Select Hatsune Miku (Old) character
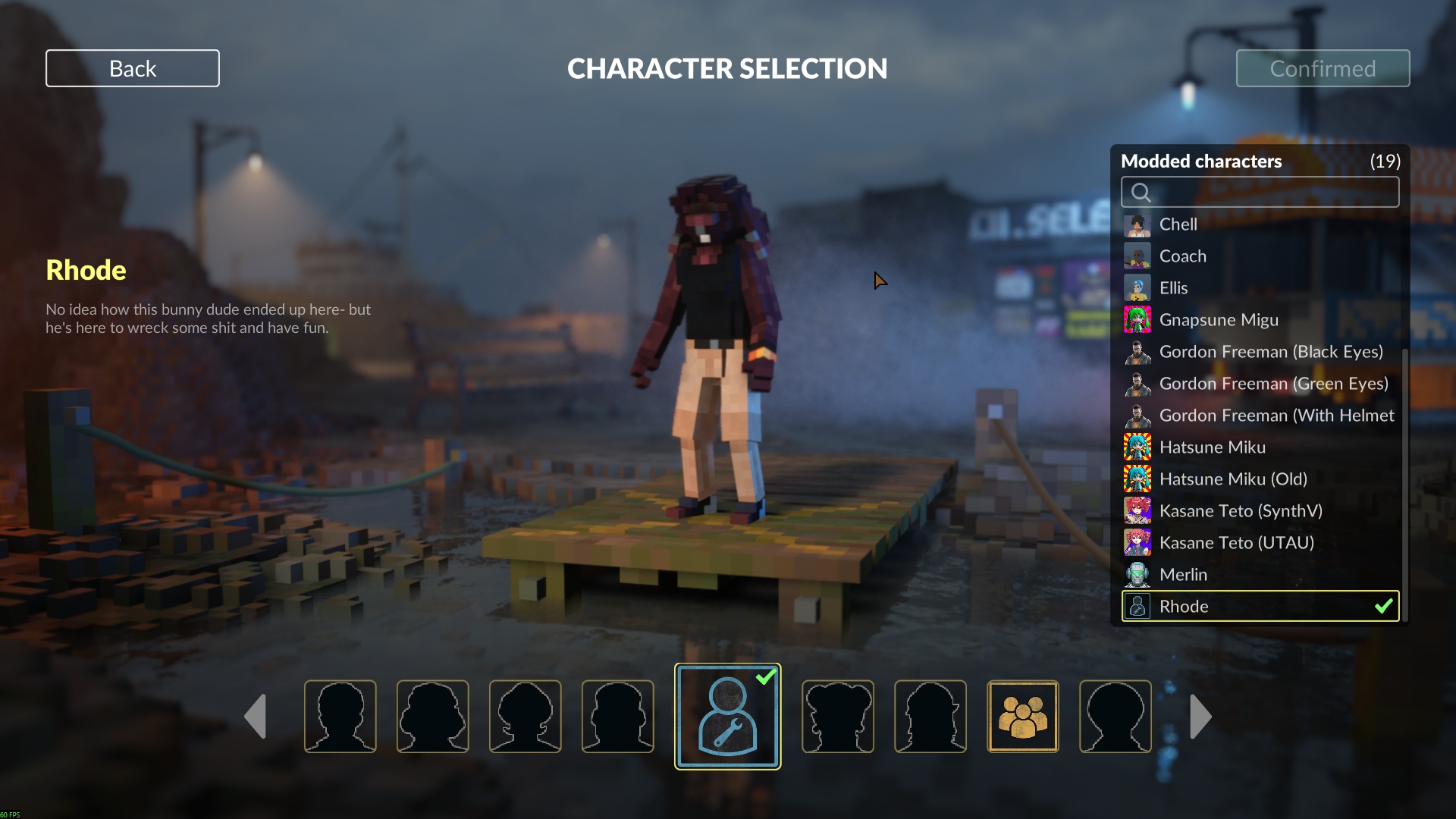This screenshot has height=819, width=1456. click(x=1232, y=479)
